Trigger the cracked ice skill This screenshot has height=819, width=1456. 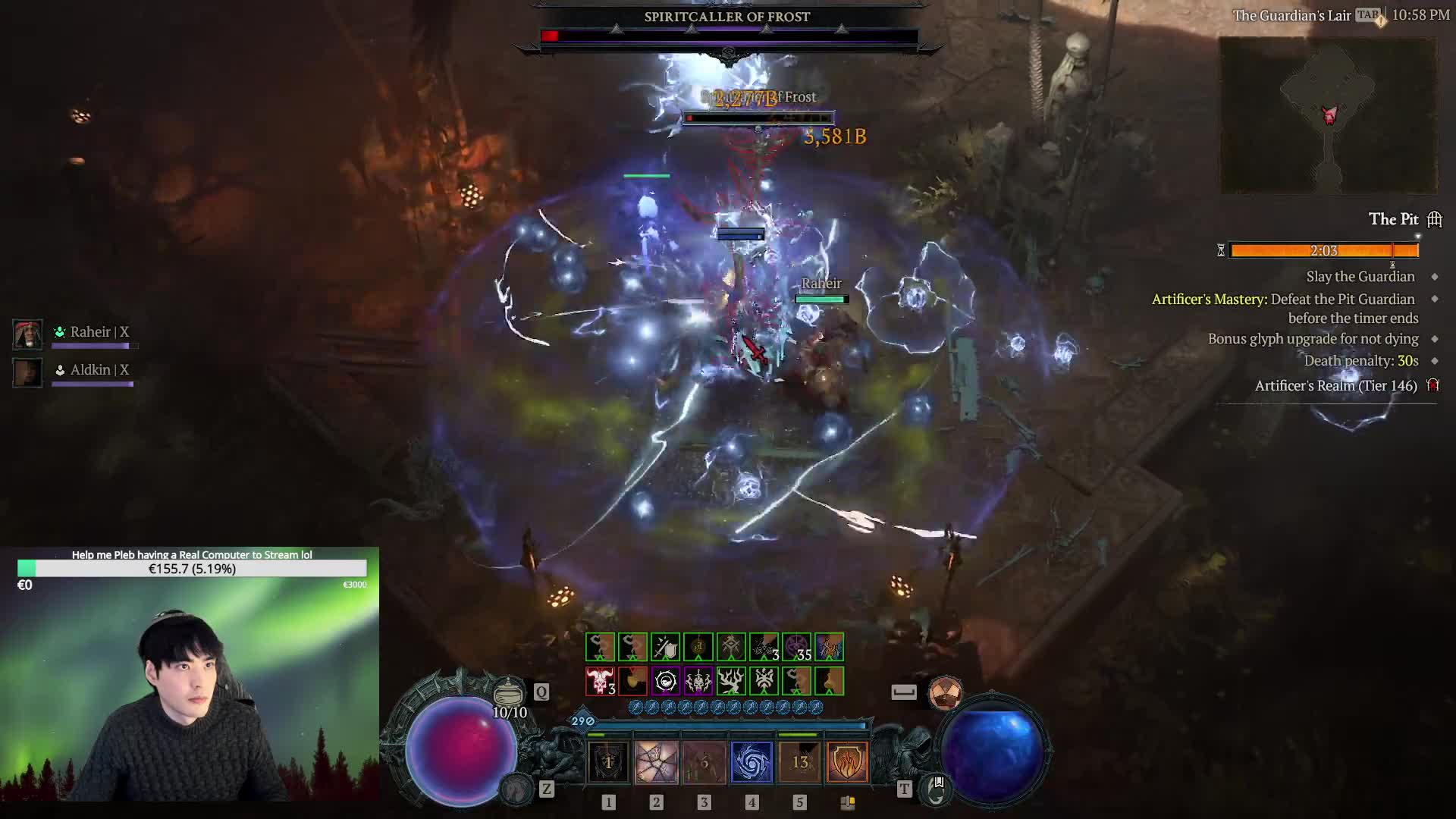point(656,761)
